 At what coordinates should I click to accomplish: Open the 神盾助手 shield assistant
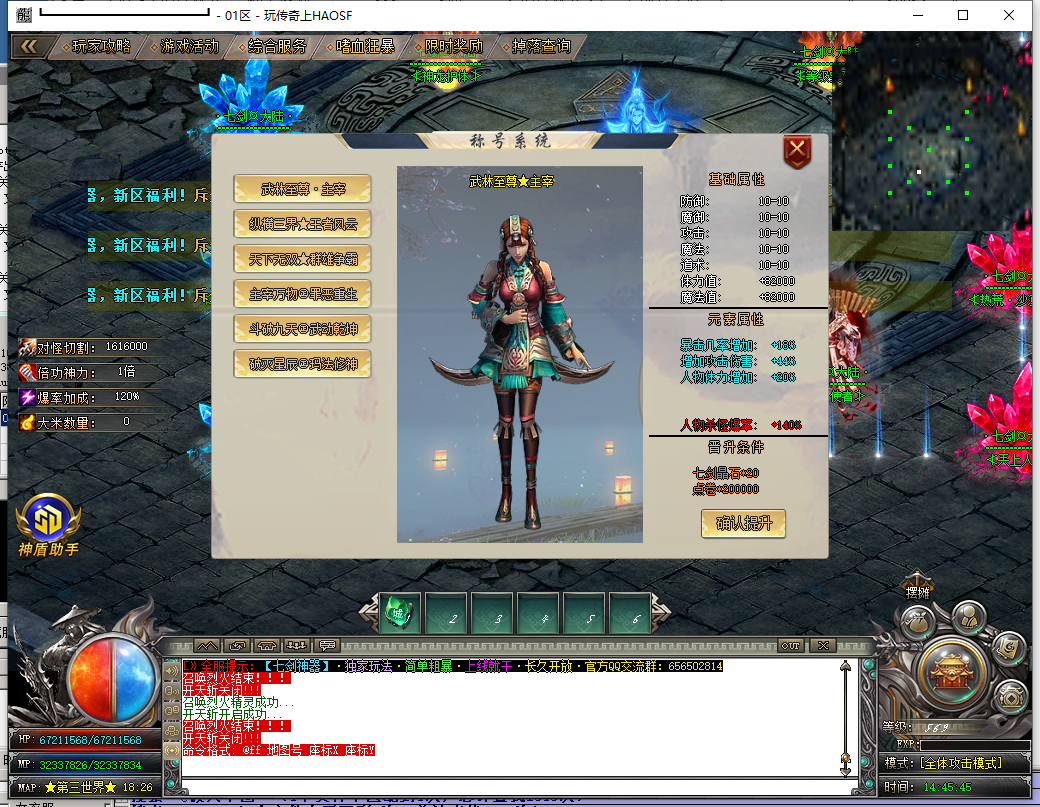click(x=47, y=523)
